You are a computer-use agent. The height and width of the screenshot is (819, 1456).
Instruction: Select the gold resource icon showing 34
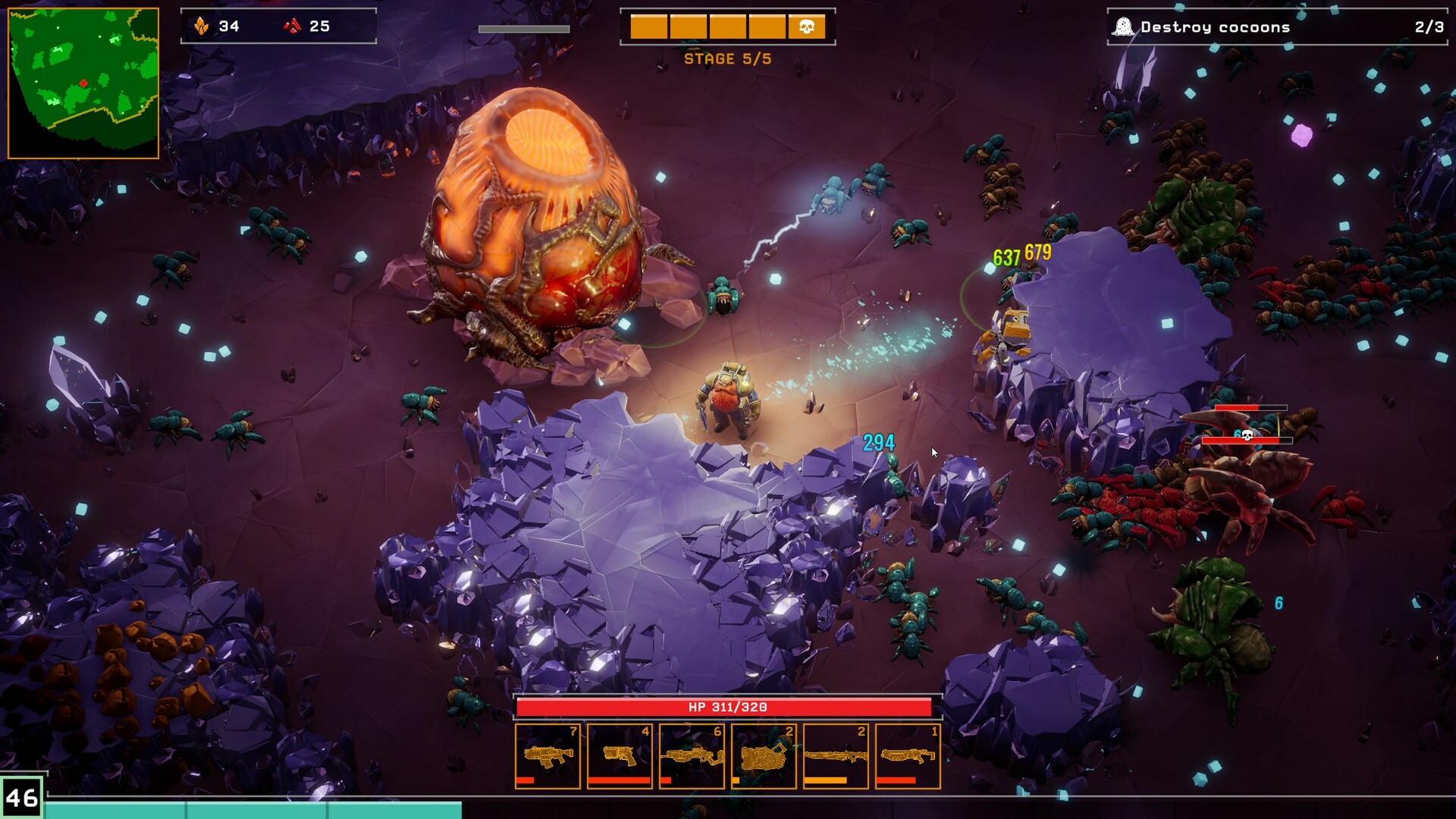(x=202, y=26)
